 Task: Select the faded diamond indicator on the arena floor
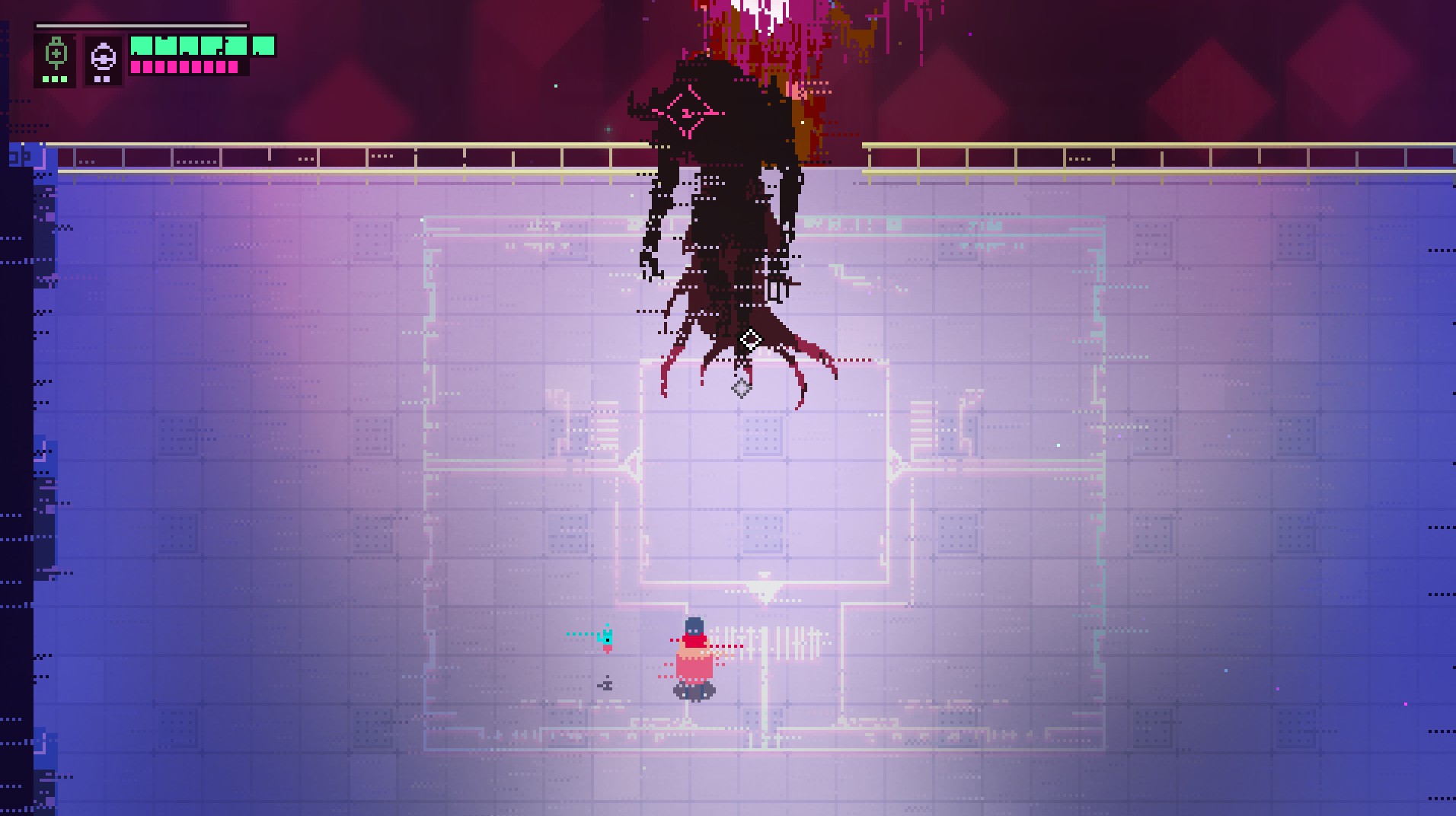(741, 388)
